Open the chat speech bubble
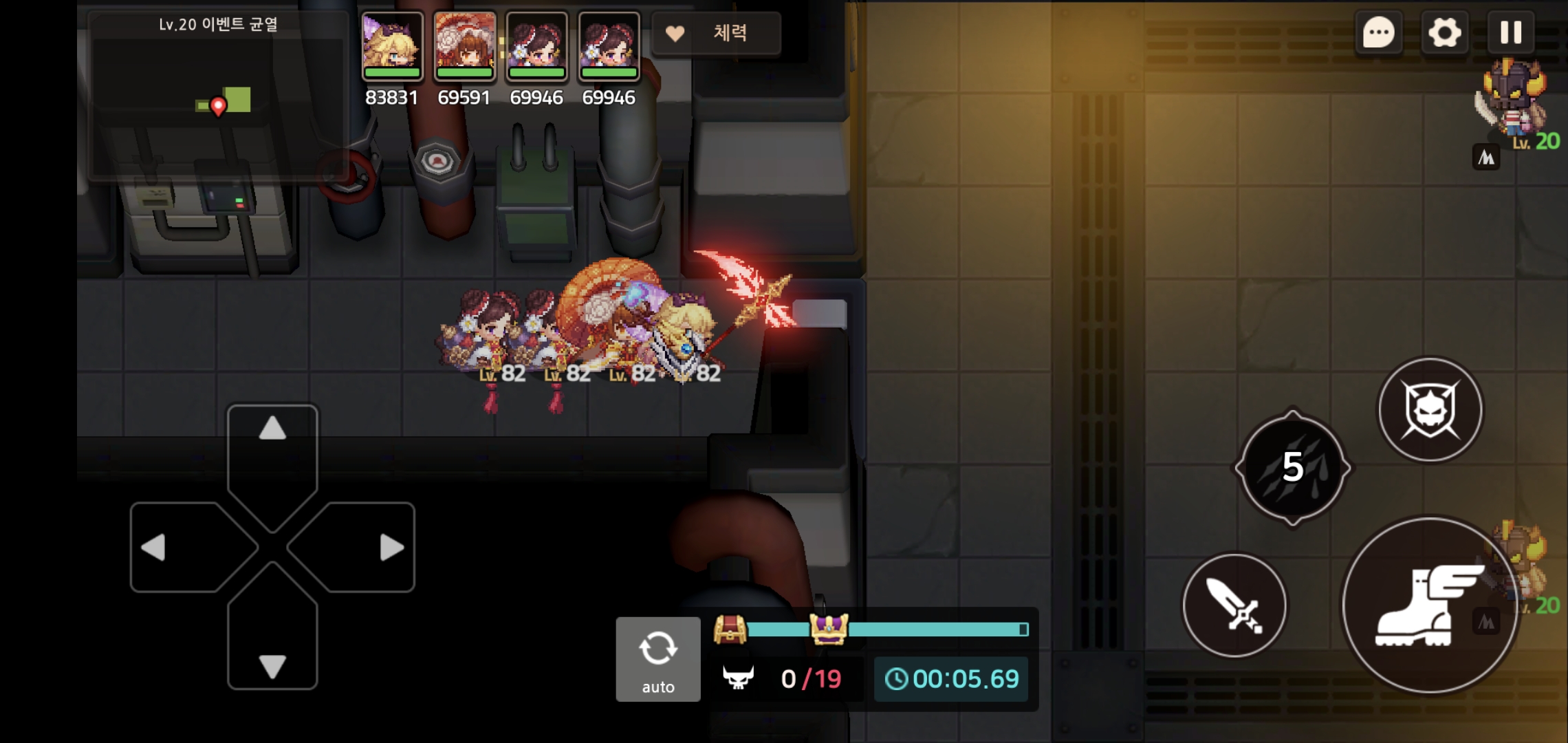The image size is (1568, 743). 1379,32
